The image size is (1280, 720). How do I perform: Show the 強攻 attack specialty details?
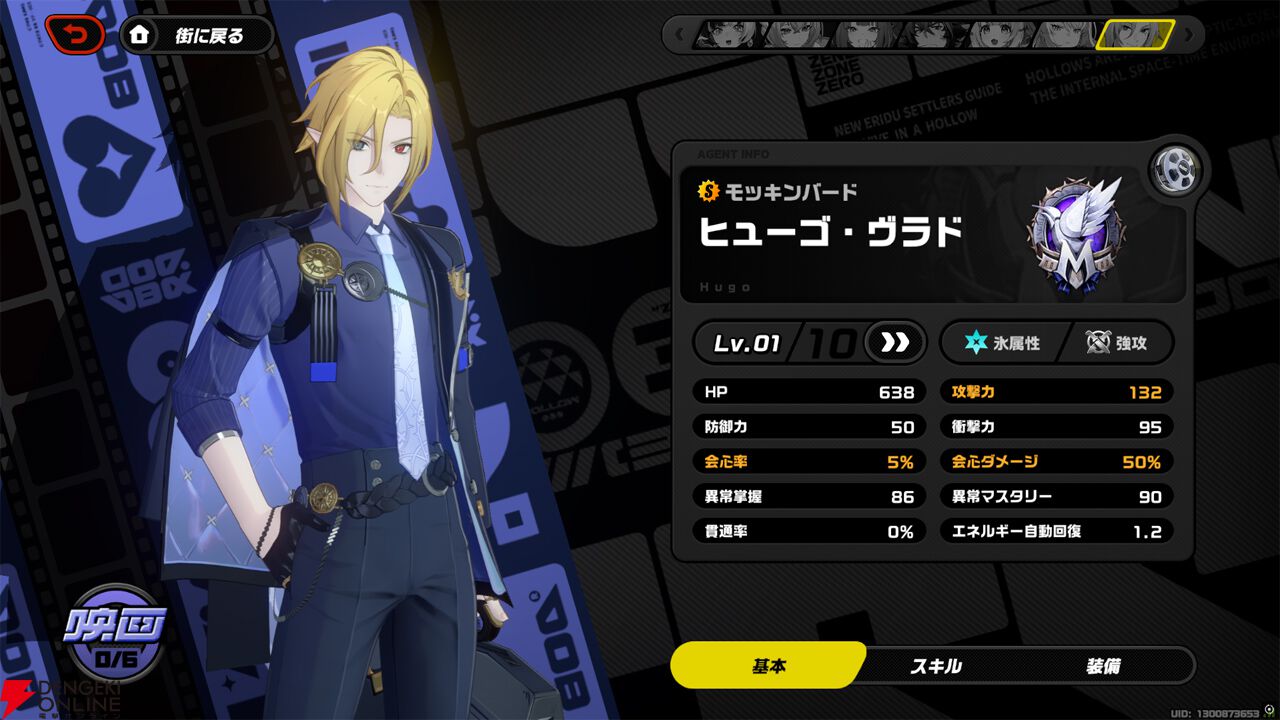click(1116, 343)
